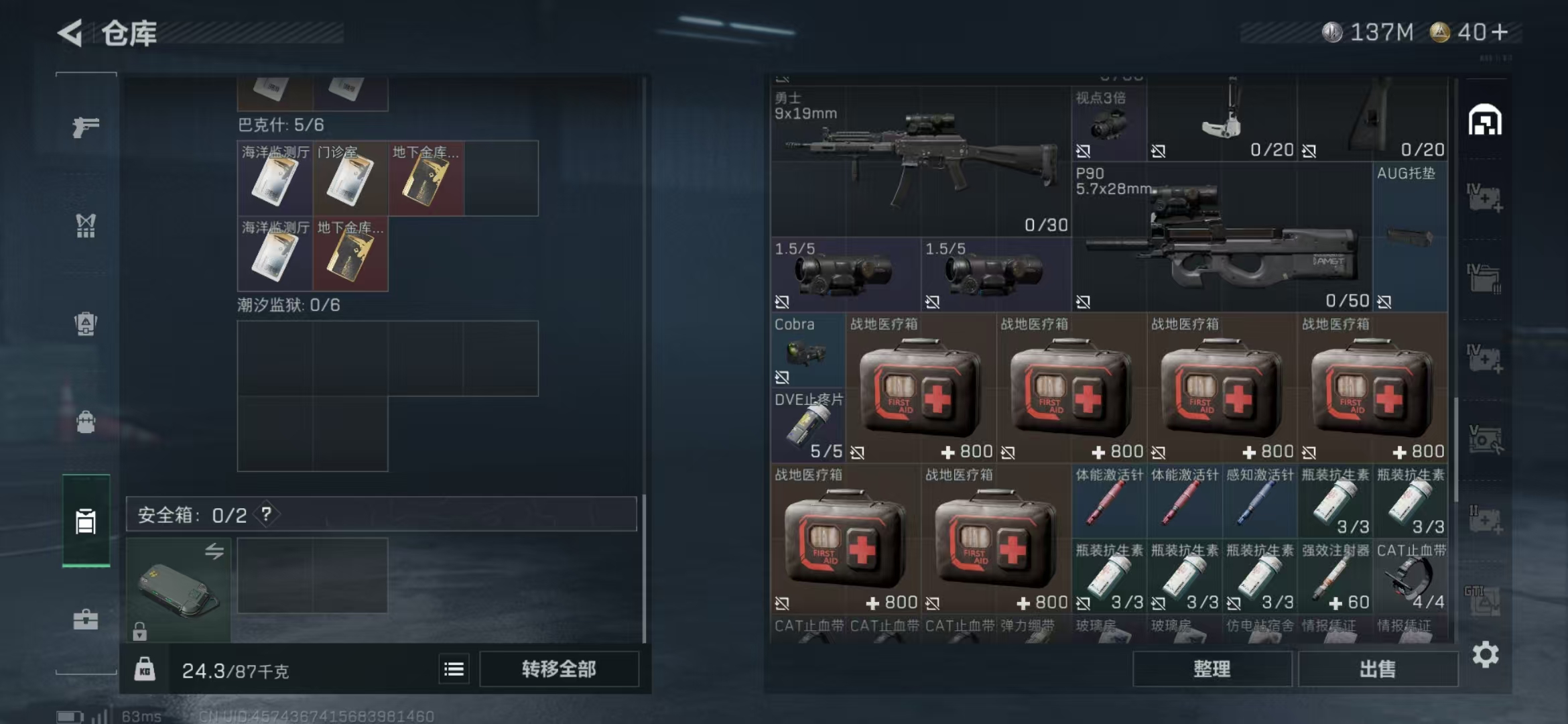
Task: Select the tactical vest tab
Action: [86, 226]
